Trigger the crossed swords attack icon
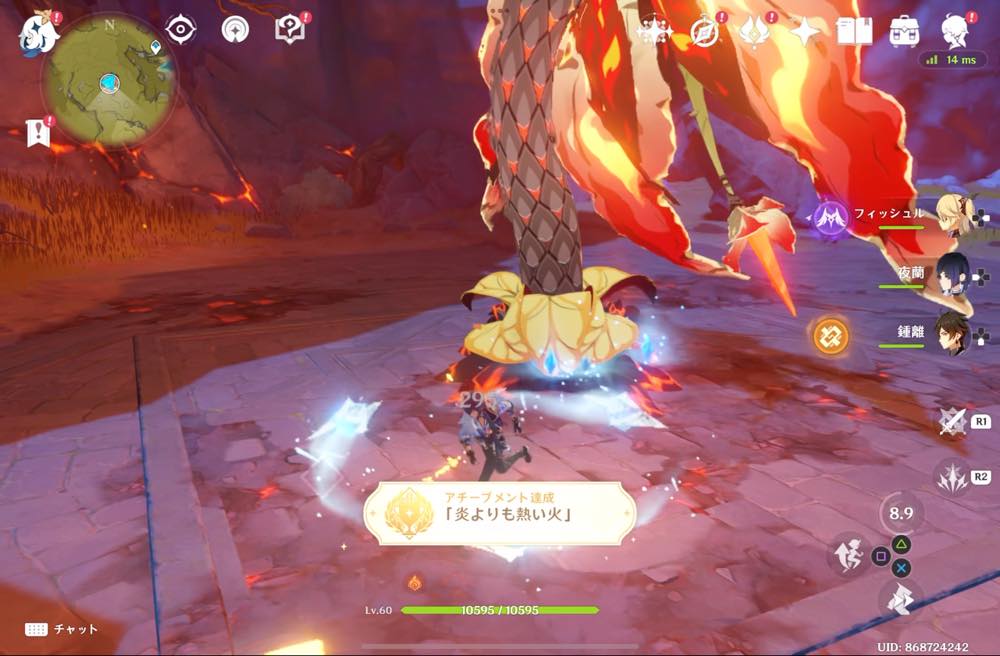Image resolution: width=1000 pixels, height=656 pixels. point(951,422)
